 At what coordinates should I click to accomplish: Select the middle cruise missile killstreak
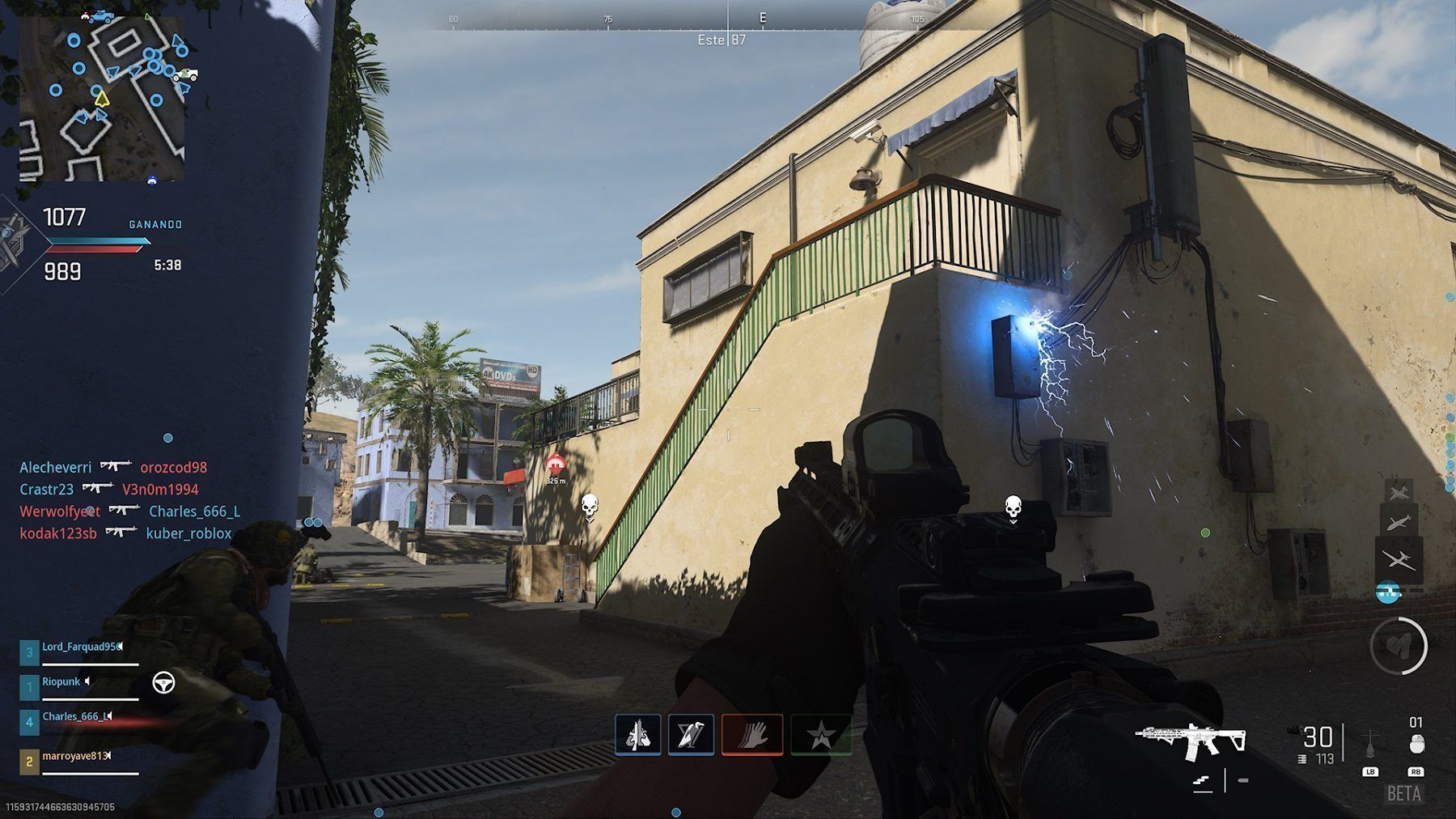pyautogui.click(x=1399, y=523)
